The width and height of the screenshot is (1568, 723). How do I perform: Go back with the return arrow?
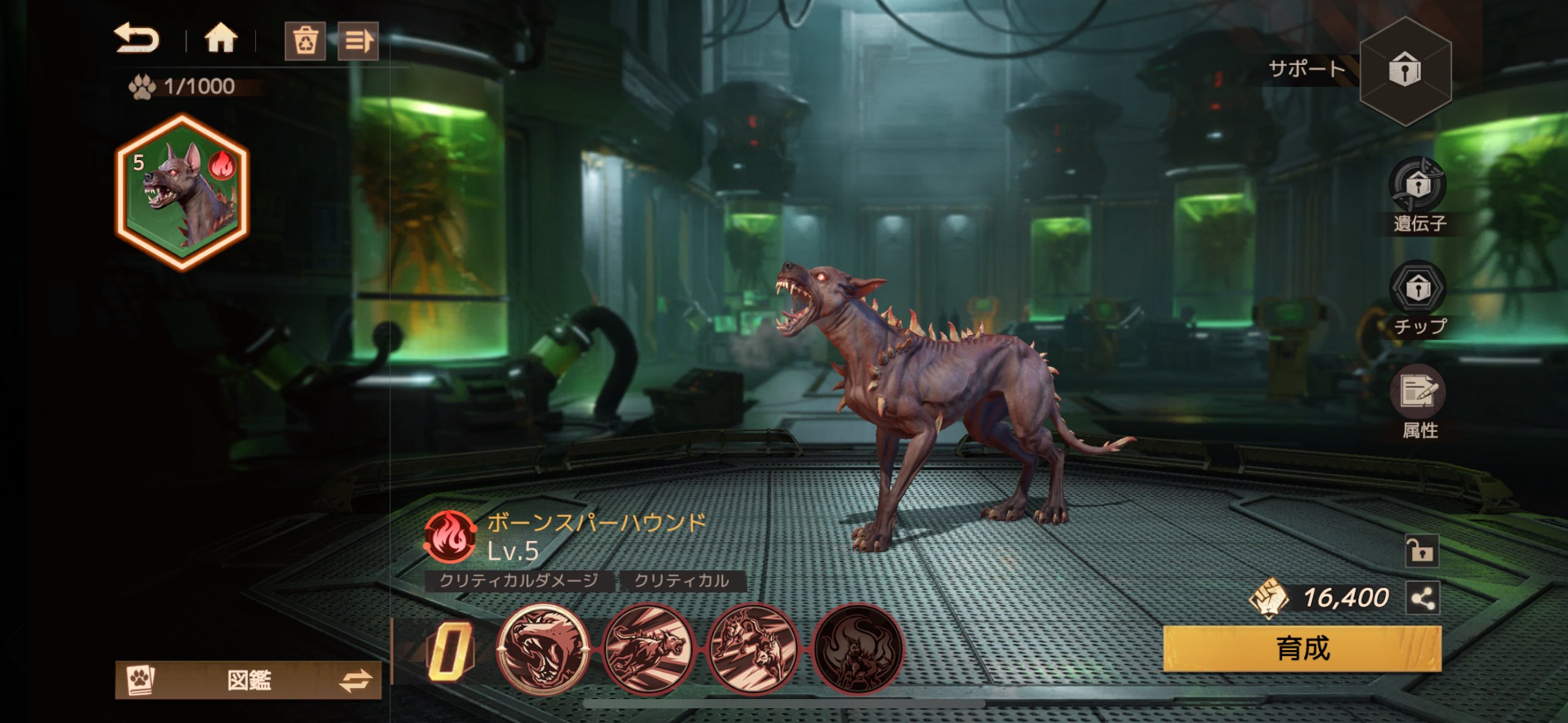[137, 39]
